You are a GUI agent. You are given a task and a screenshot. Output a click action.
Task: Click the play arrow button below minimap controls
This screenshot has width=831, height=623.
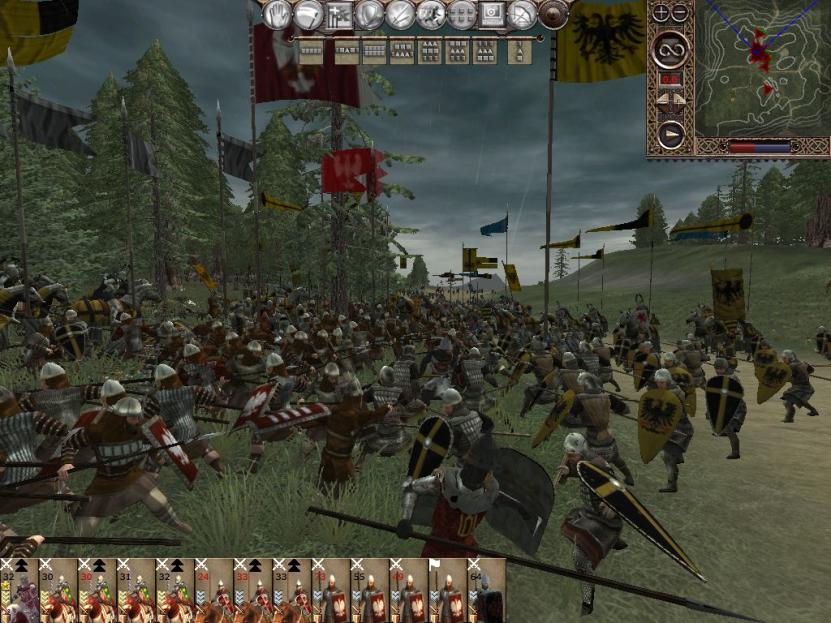[669, 131]
